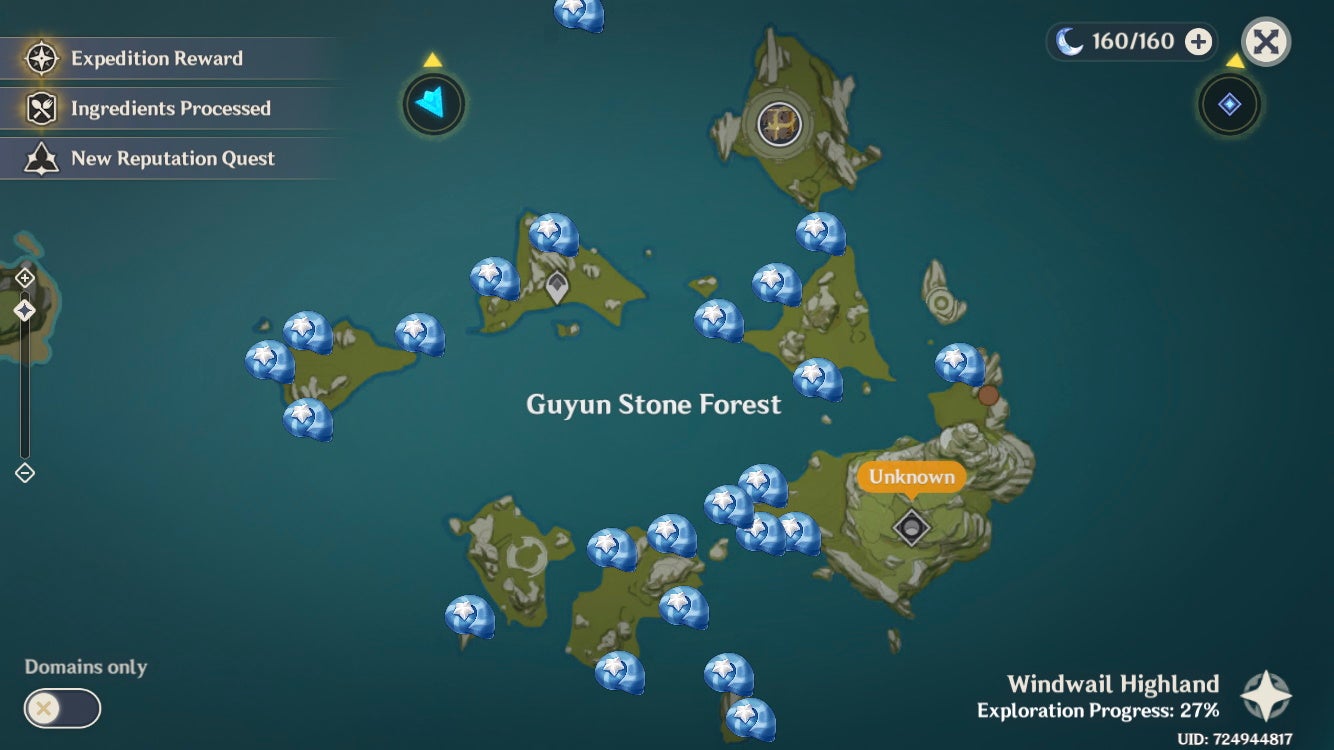1334x750 pixels.
Task: Click the diamond pin marker near top right
Action: click(x=1229, y=104)
